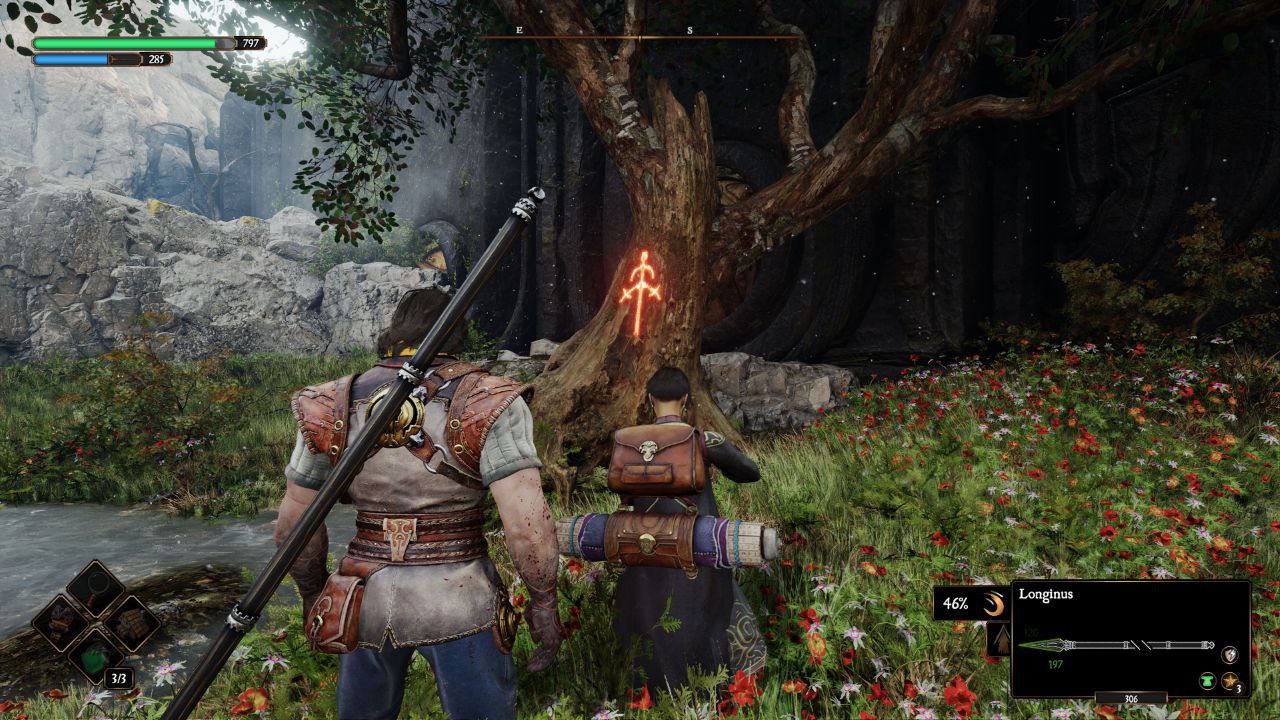Select the arrowhead weapon swap tab
This screenshot has width=1280, height=720.
998,640
